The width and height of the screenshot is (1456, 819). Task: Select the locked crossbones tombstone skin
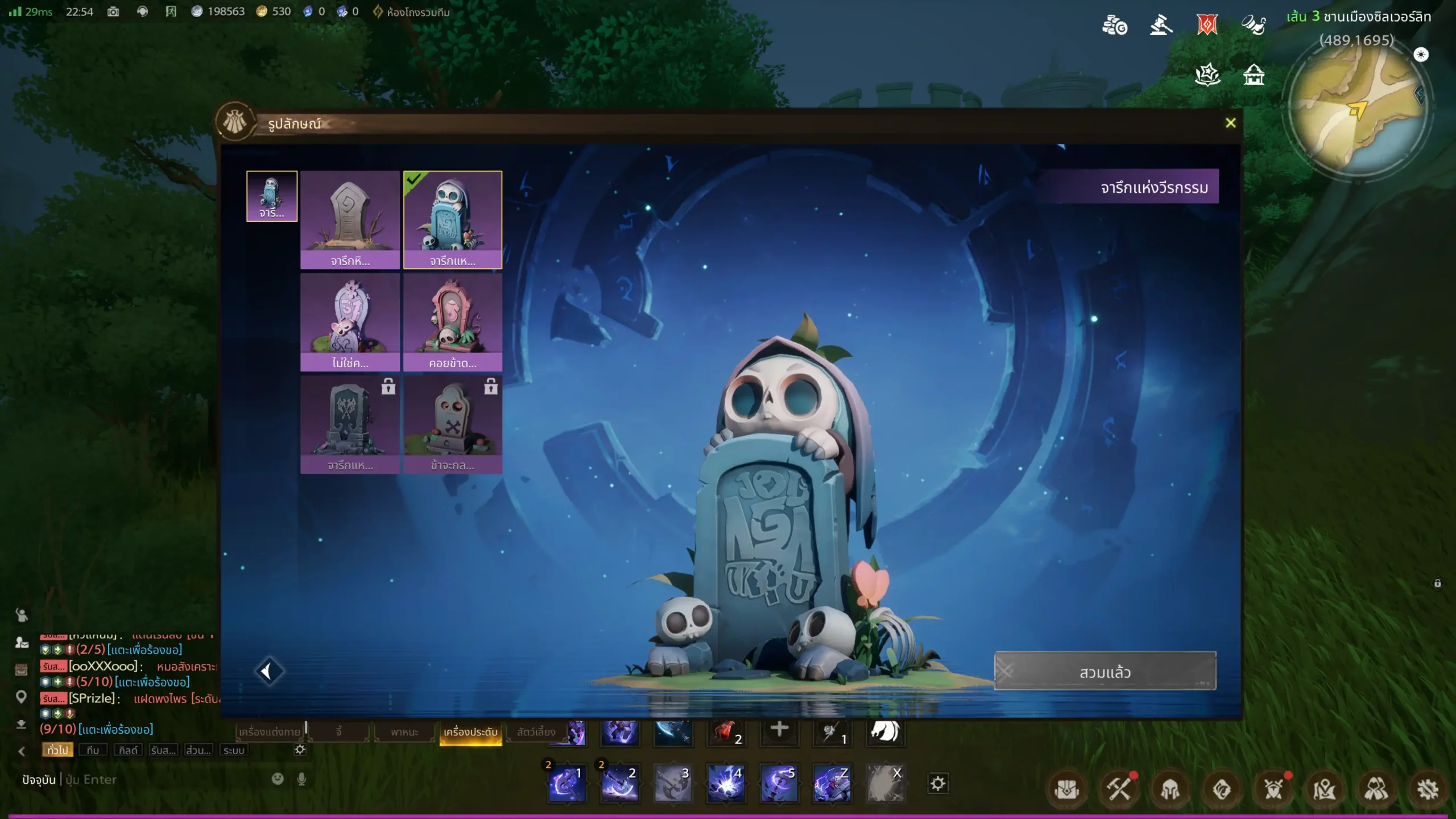tap(453, 424)
